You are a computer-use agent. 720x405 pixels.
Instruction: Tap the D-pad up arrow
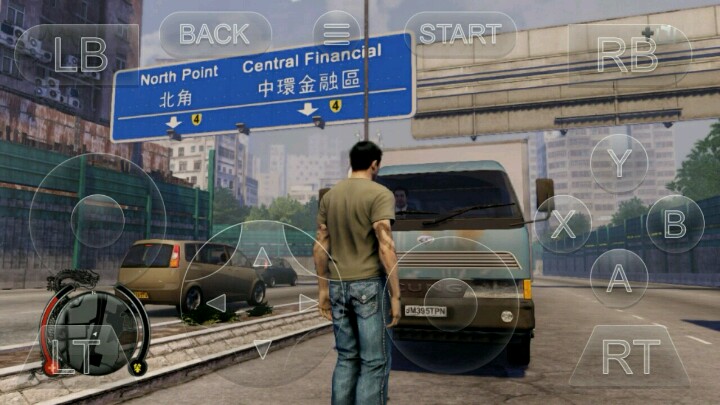click(262, 257)
